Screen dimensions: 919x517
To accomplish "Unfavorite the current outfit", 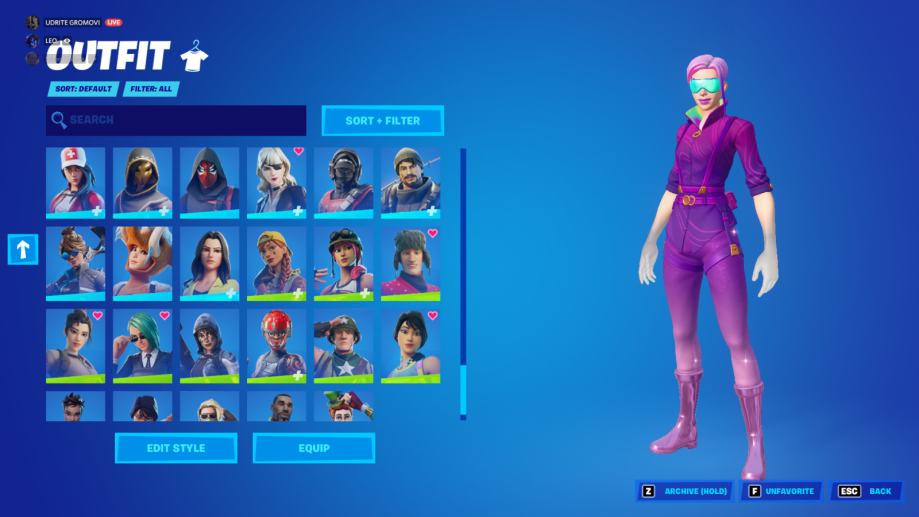I will point(781,492).
